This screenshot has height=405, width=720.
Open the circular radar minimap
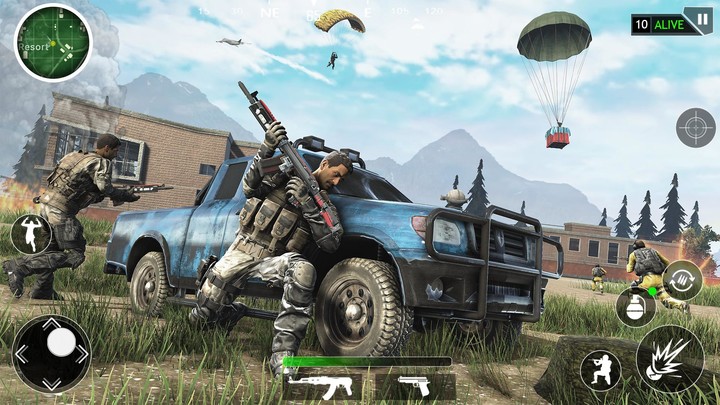click(52, 42)
